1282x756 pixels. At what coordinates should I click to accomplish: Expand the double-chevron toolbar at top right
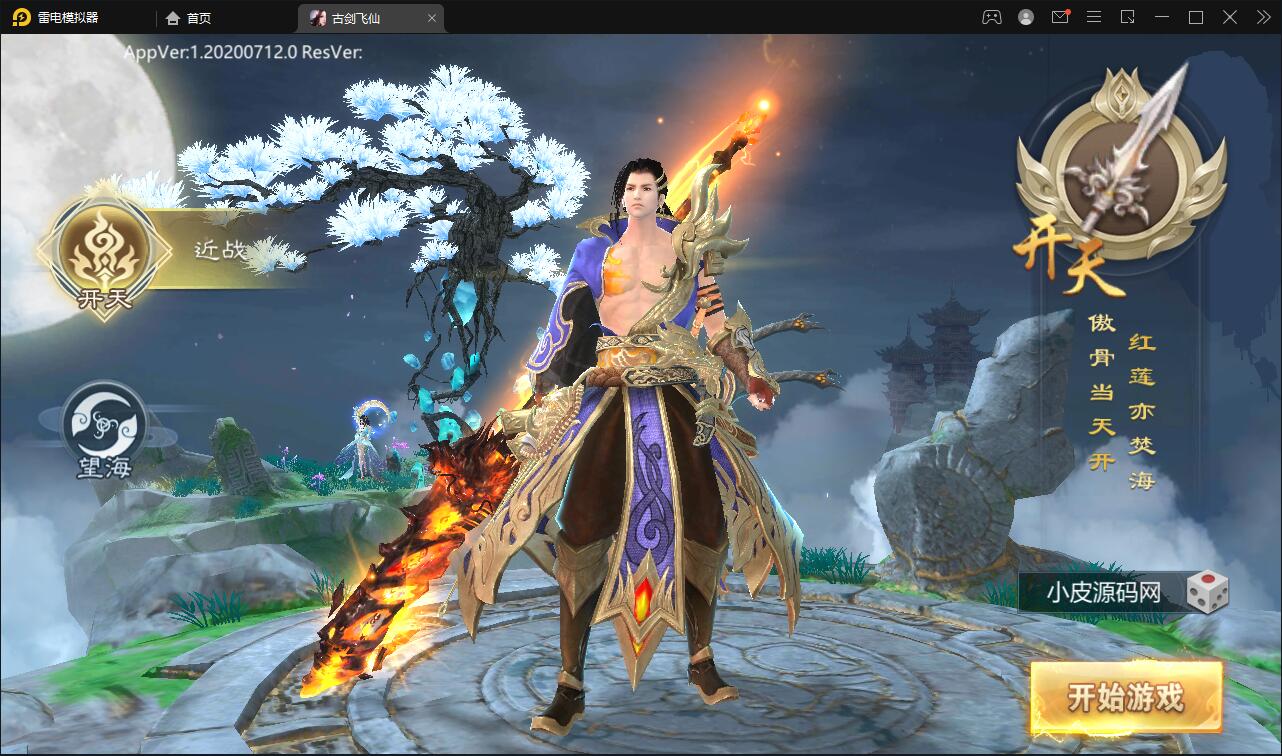[x=1262, y=17]
